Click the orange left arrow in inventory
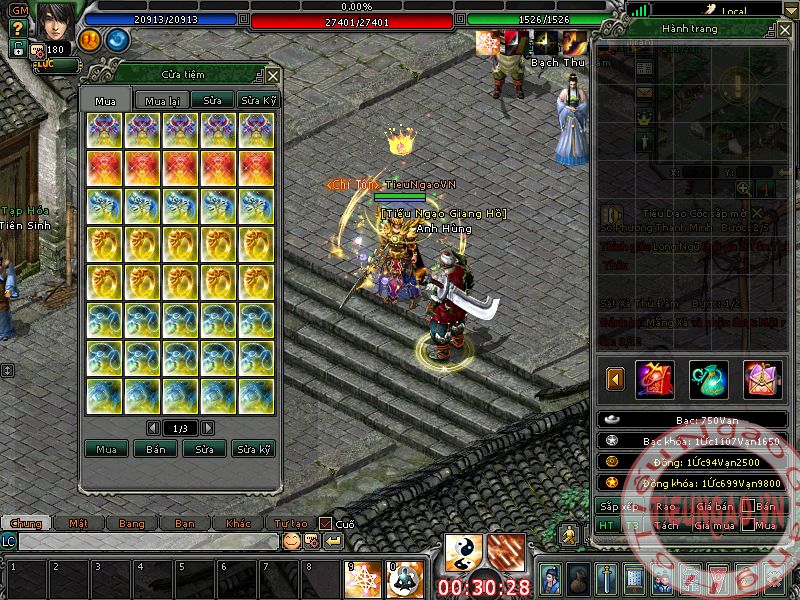Viewport: 800px width, 600px height. [x=616, y=379]
